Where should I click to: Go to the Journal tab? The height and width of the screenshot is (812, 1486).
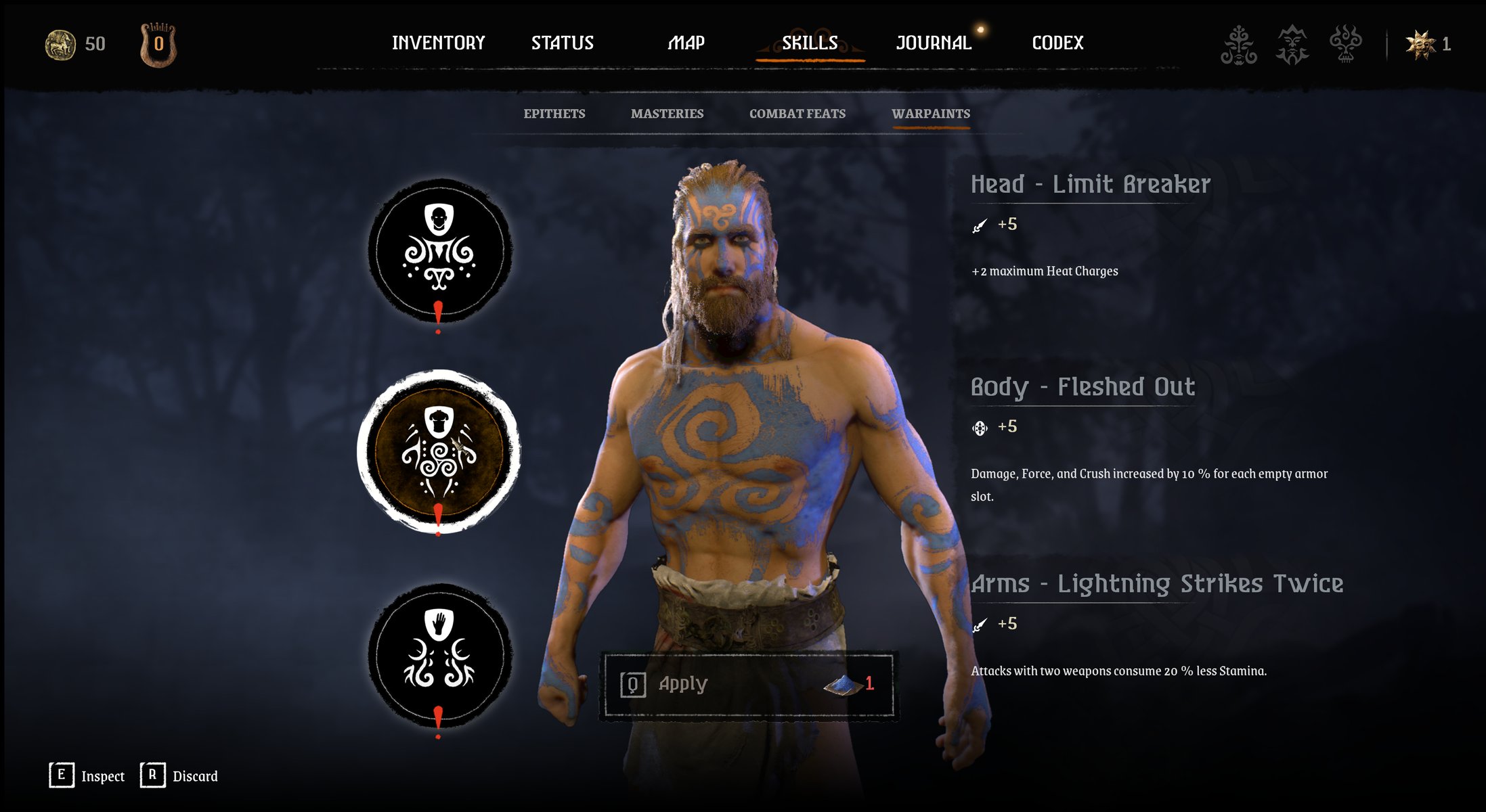click(x=934, y=43)
